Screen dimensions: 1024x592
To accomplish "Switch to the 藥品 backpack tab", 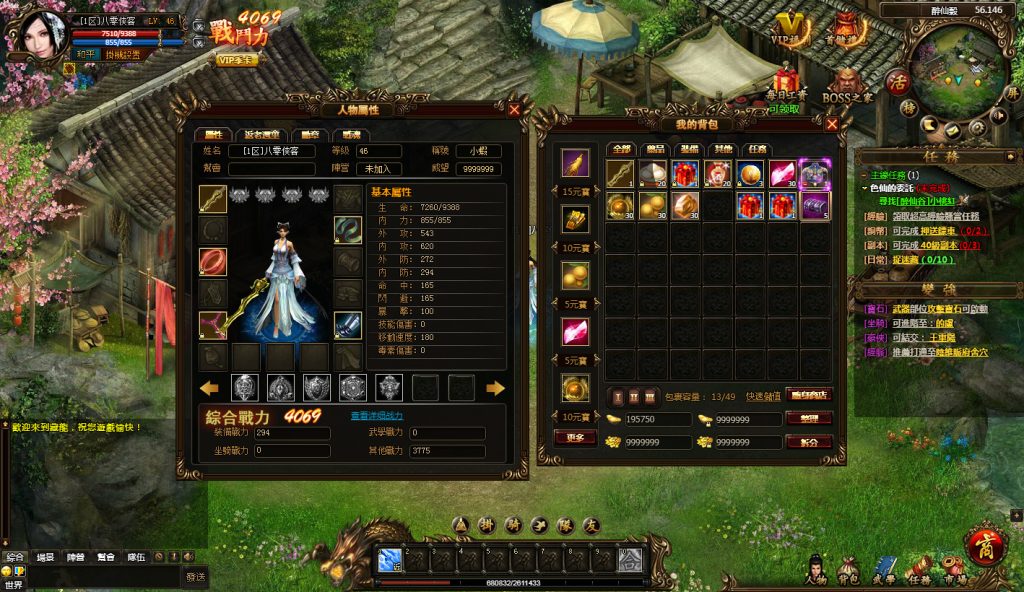I will tap(654, 150).
